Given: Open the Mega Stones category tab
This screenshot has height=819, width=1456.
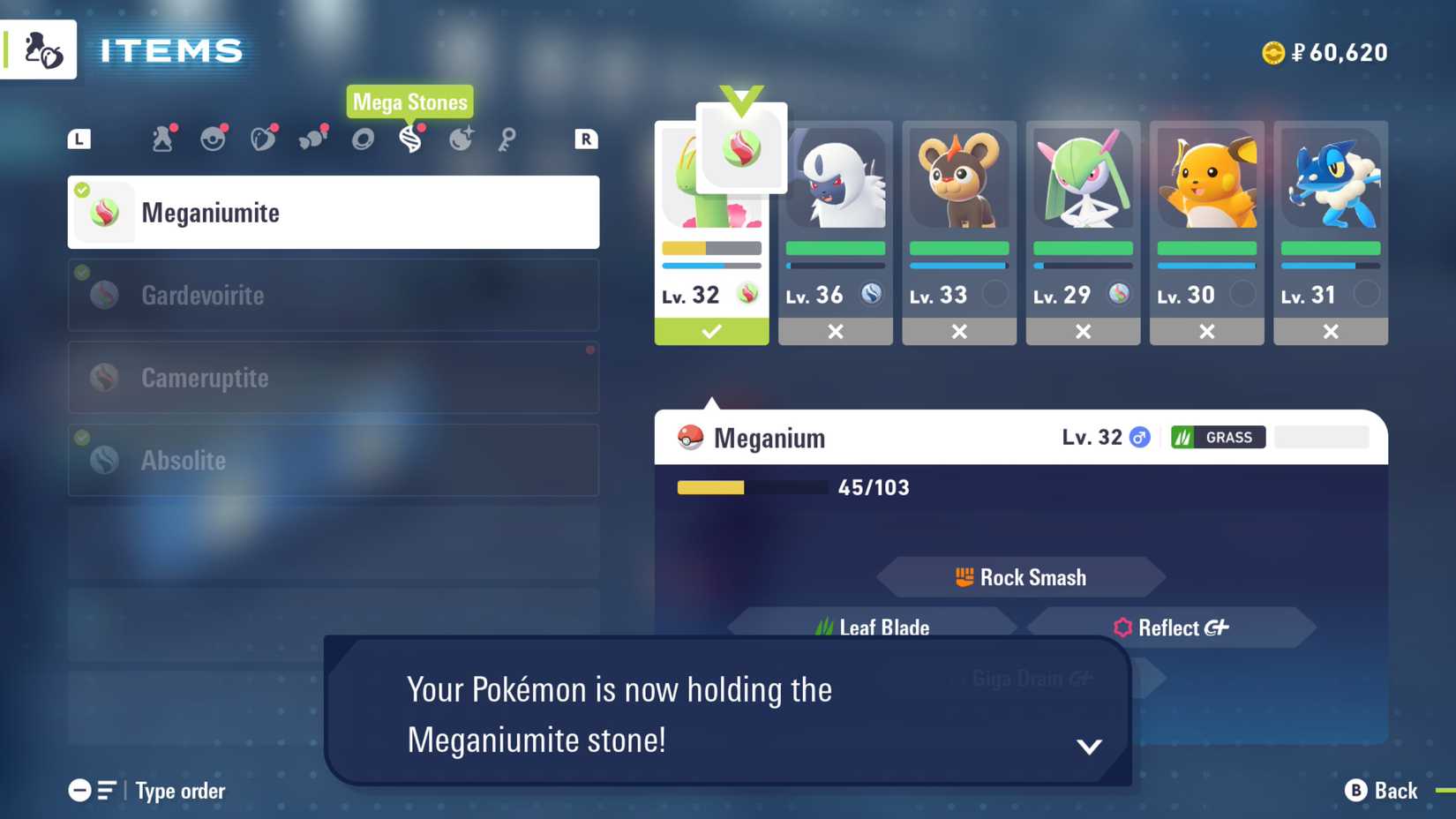Looking at the screenshot, I should click(411, 139).
